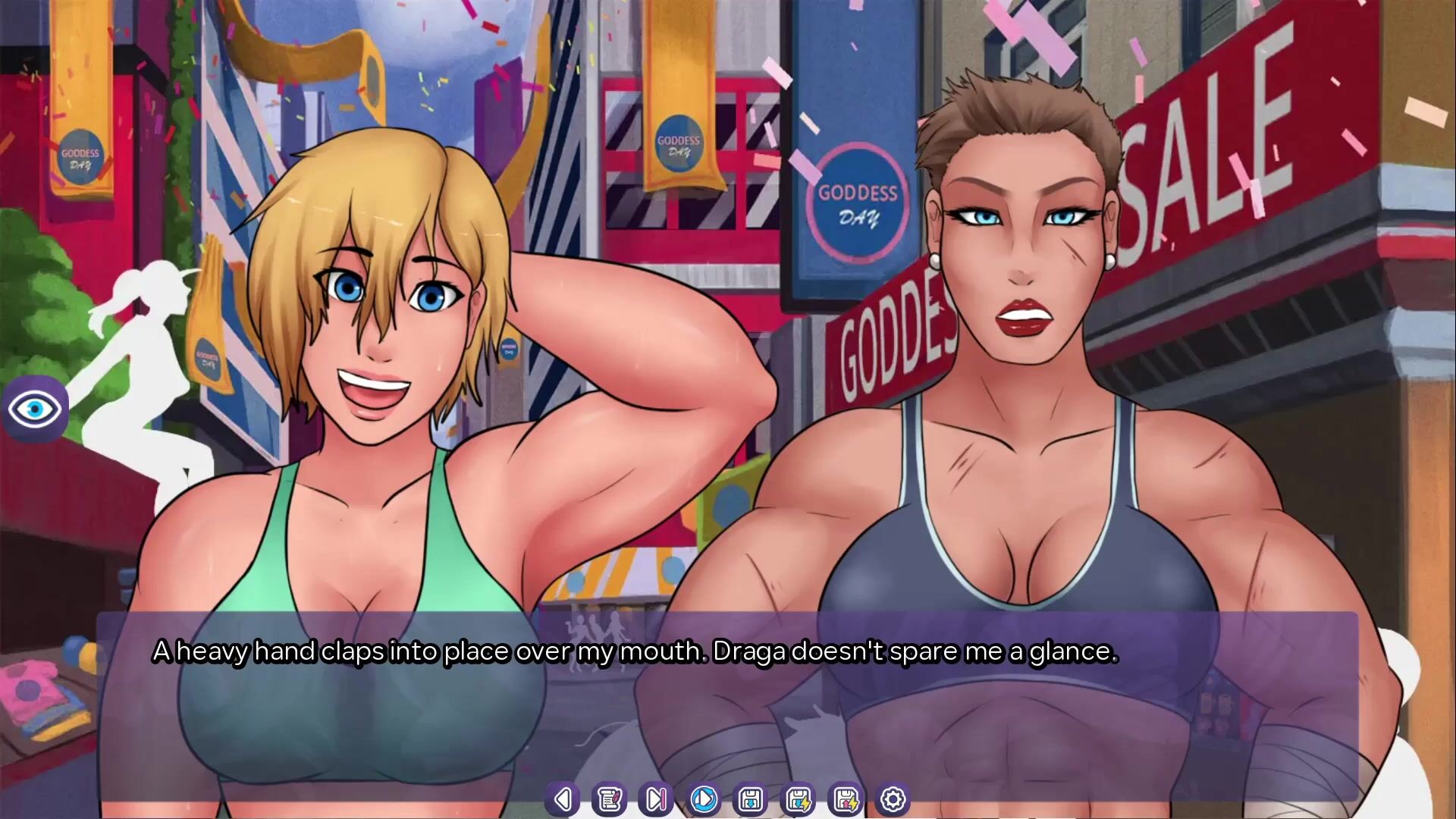The height and width of the screenshot is (819, 1456).
Task: Skip ahead through the dialogue
Action: click(656, 799)
